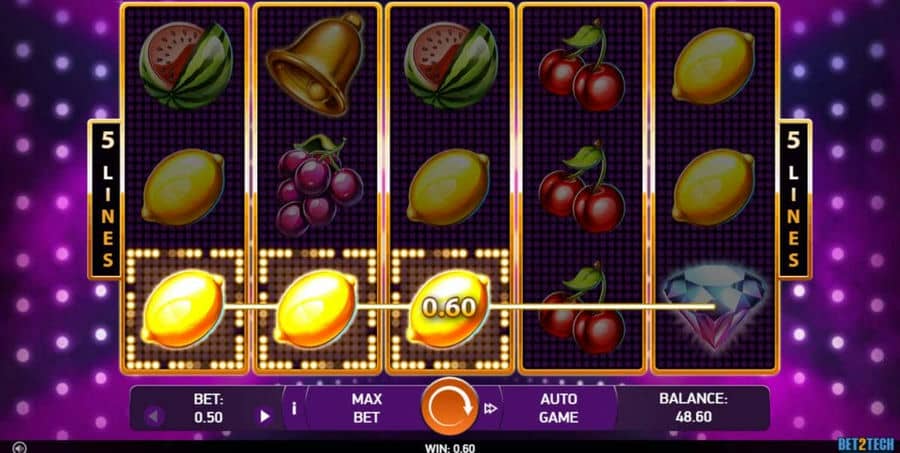Spin the reels with the orange button

(449, 407)
